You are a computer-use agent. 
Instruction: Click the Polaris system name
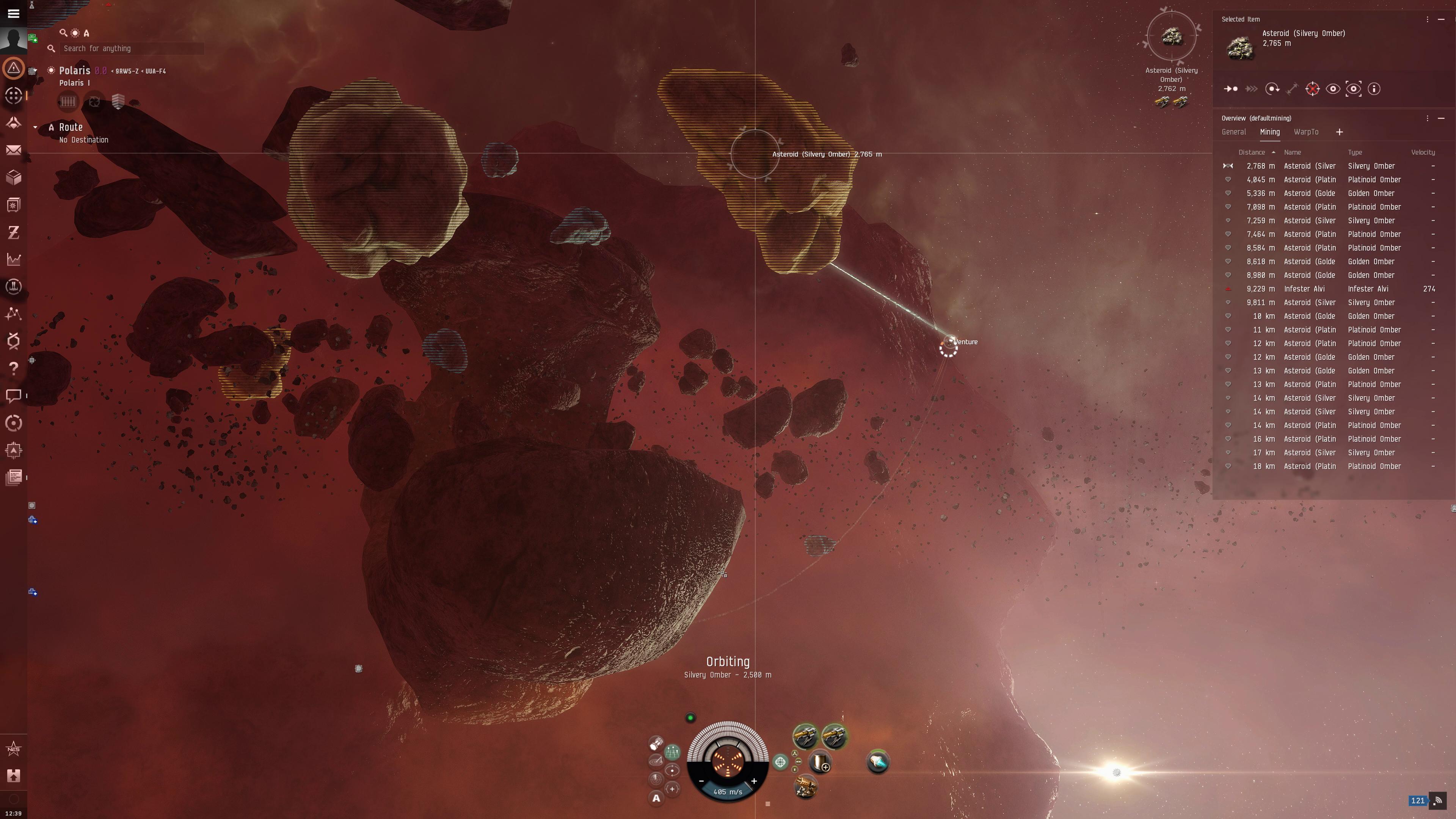(75, 71)
